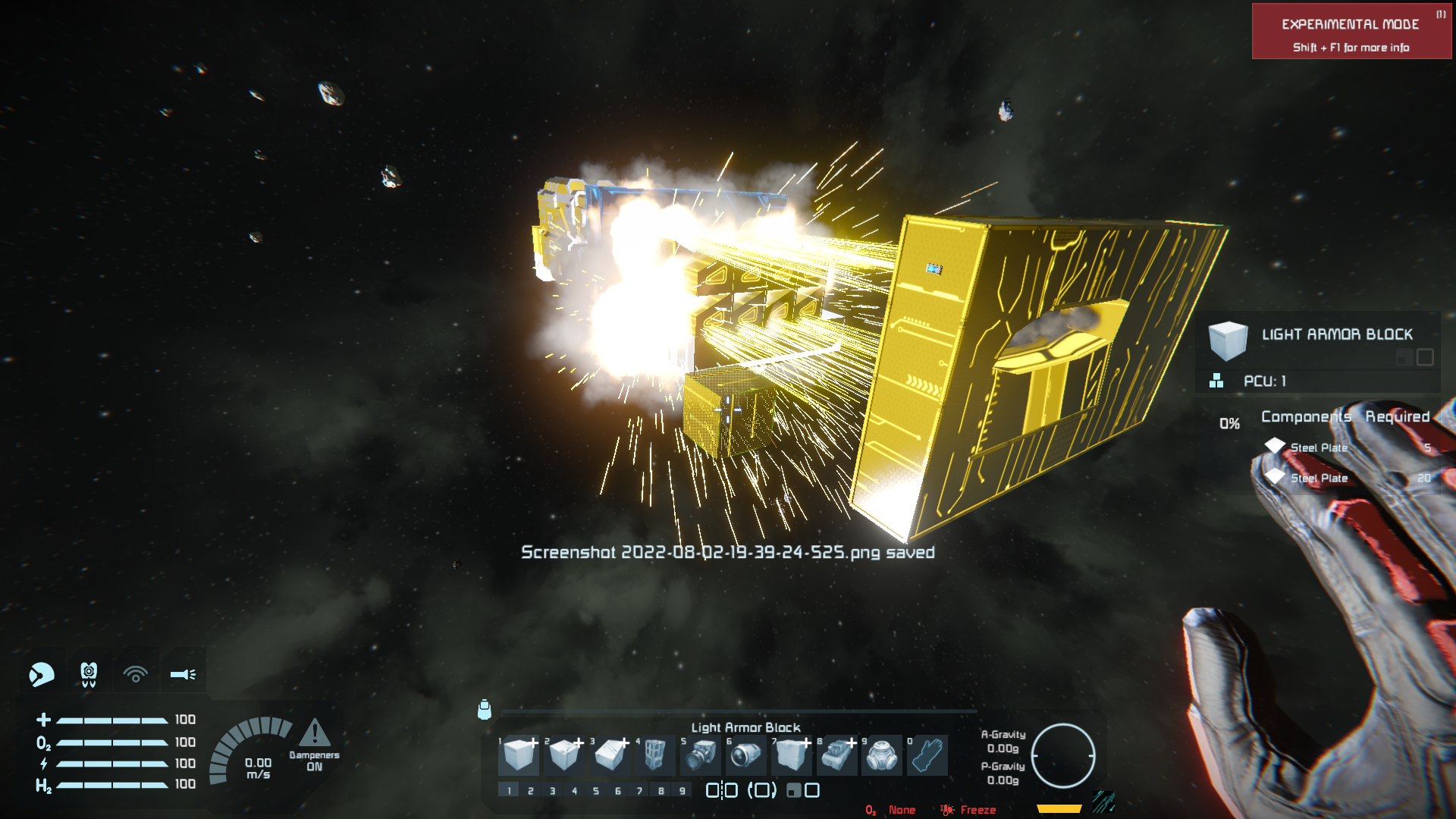The height and width of the screenshot is (819, 1456).
Task: Pick the machinery block in slot 8
Action: tap(837, 755)
